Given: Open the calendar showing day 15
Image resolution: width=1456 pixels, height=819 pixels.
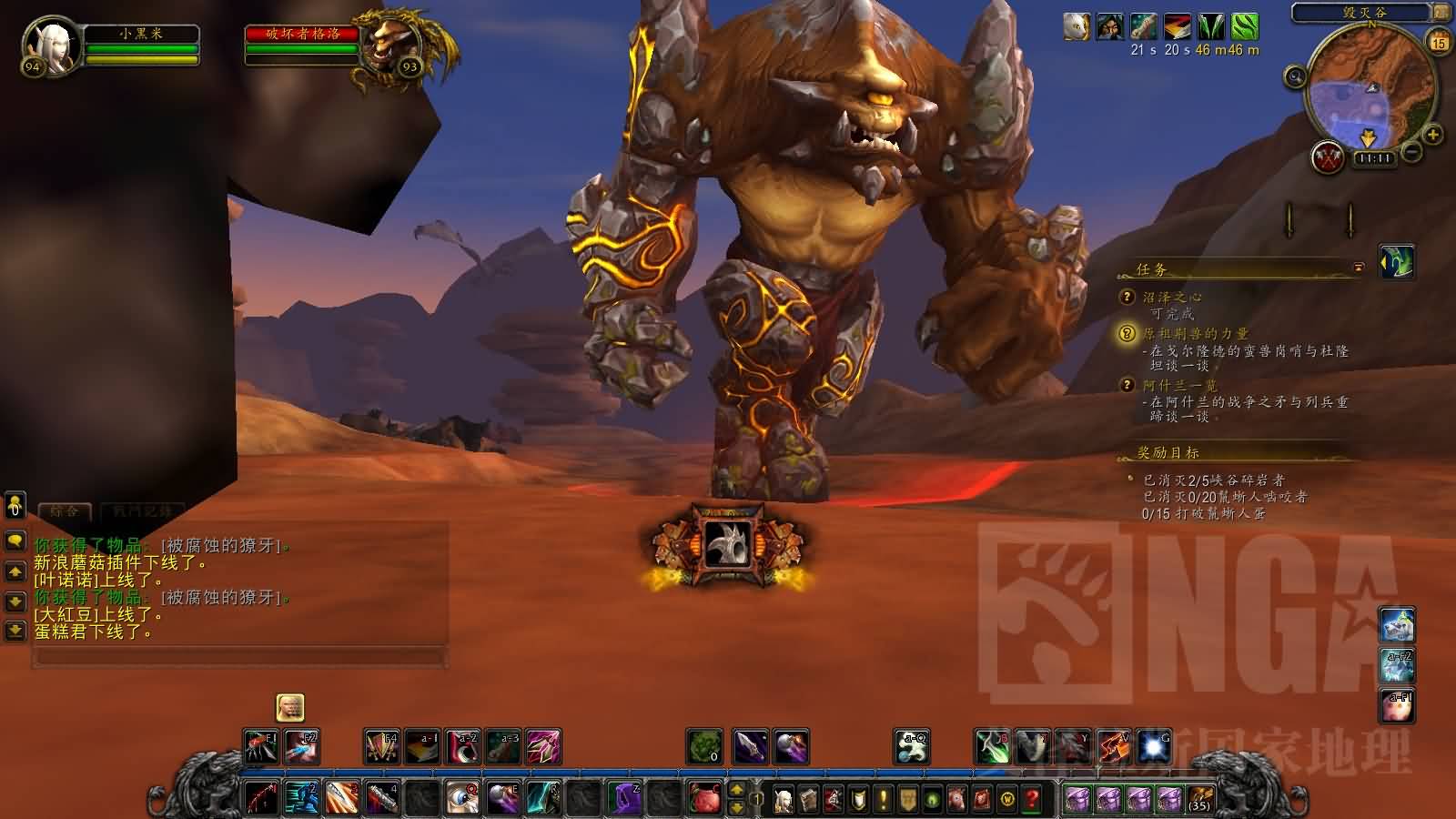Looking at the screenshot, I should 1439,42.
